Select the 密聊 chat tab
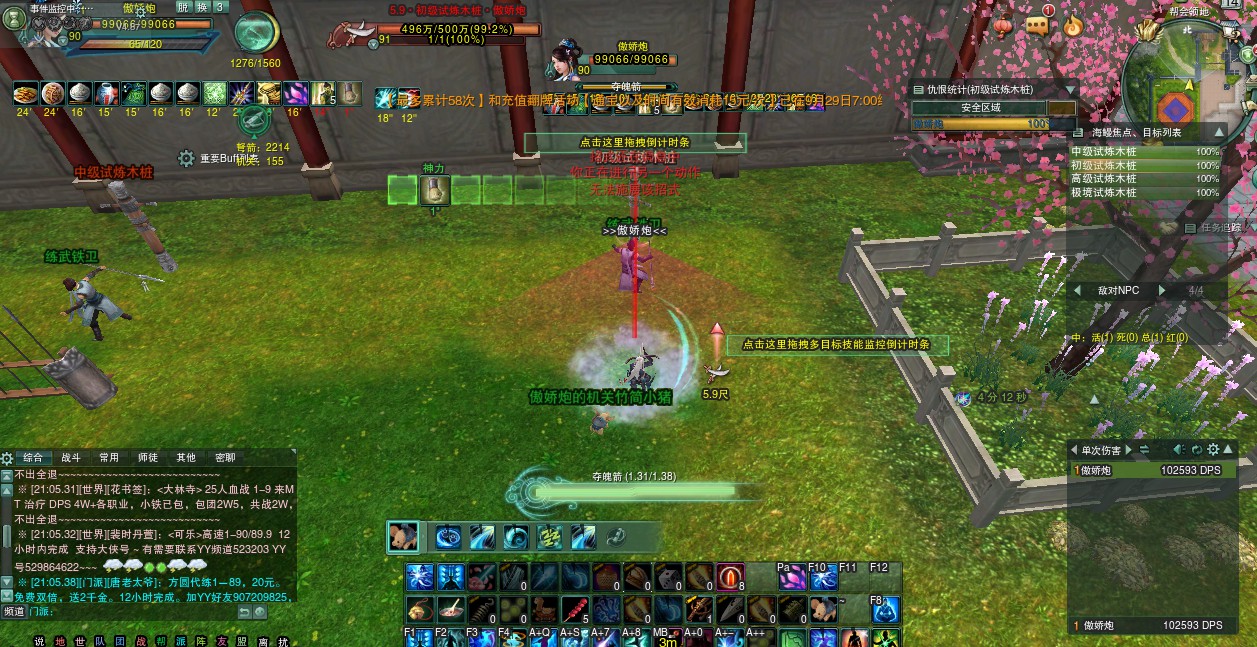1257x647 pixels. (x=224, y=457)
